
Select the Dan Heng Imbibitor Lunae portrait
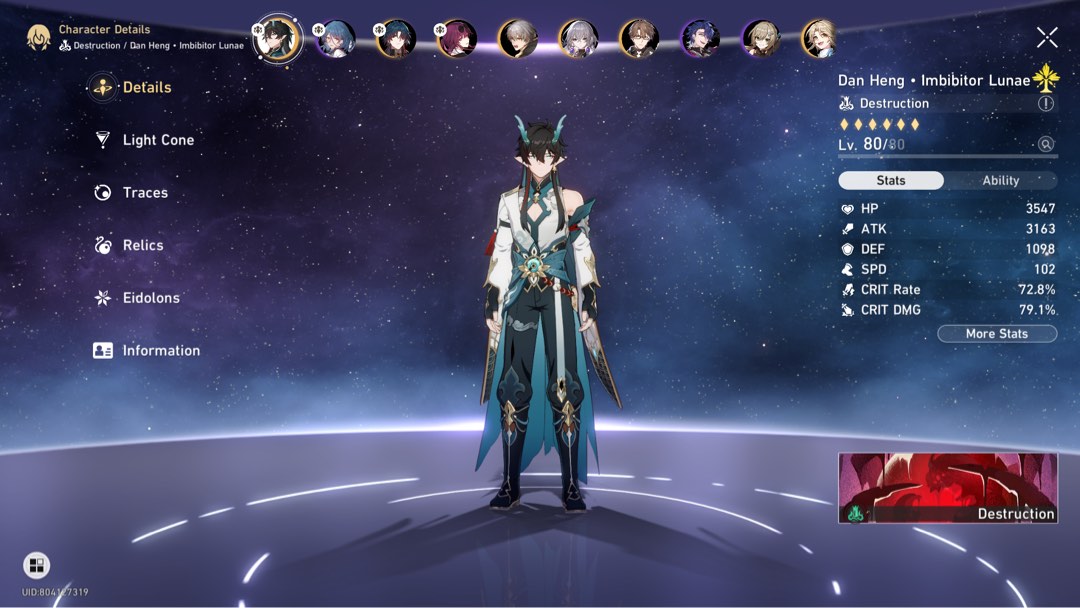pos(277,39)
